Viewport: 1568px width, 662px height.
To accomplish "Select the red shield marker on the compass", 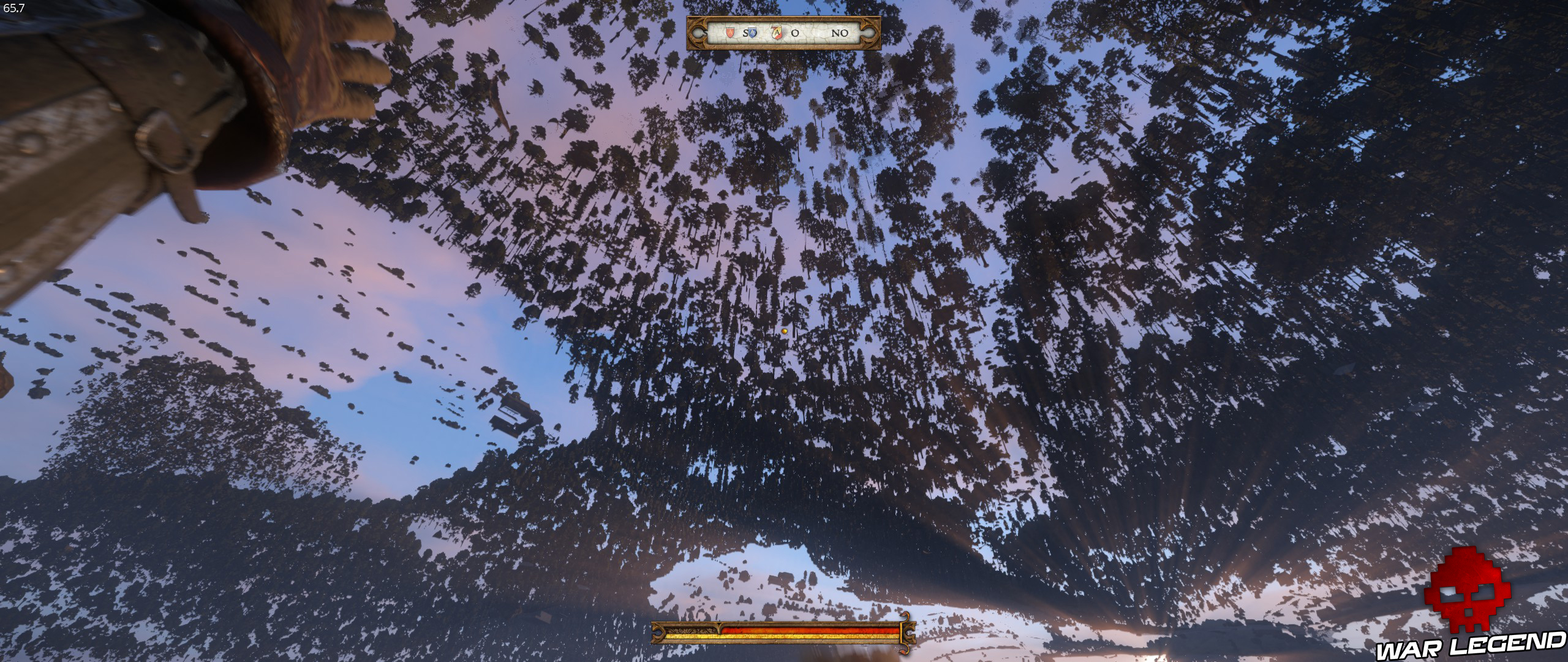I will pyautogui.click(x=730, y=34).
